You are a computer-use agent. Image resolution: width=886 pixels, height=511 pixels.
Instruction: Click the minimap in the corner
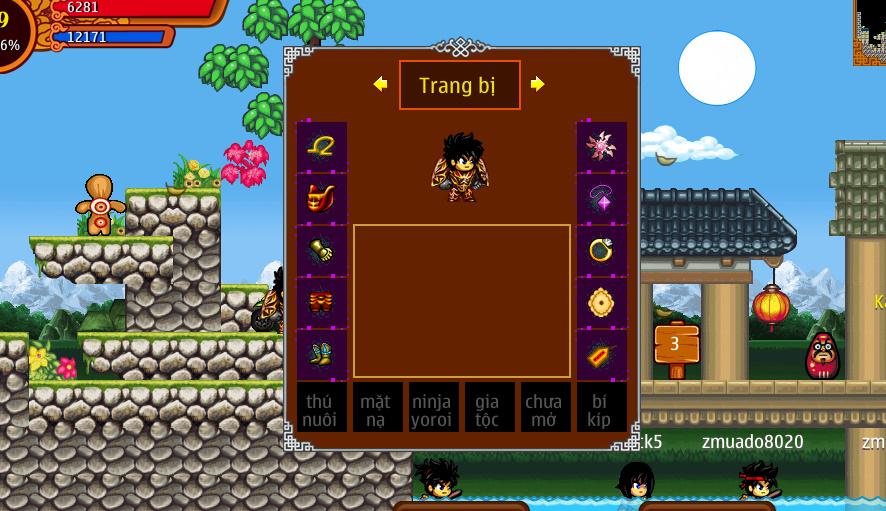click(x=869, y=32)
